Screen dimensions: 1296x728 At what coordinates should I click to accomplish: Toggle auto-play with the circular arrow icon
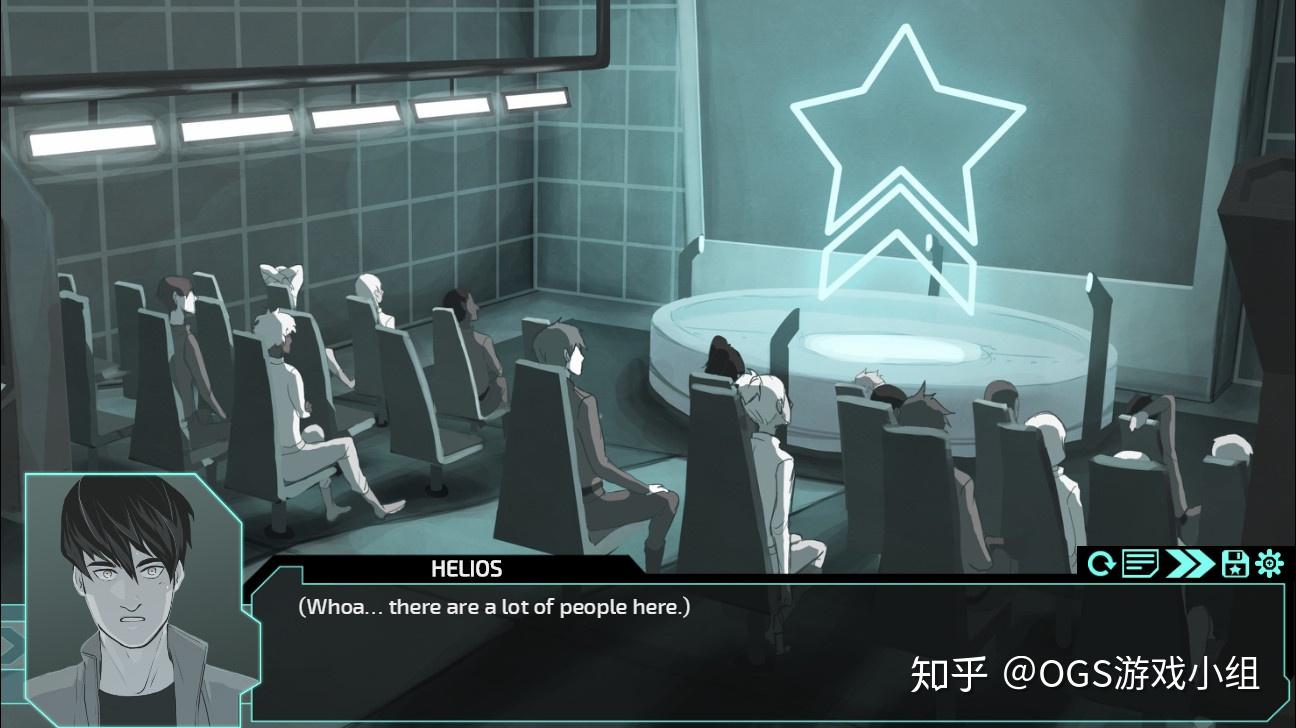click(1103, 565)
